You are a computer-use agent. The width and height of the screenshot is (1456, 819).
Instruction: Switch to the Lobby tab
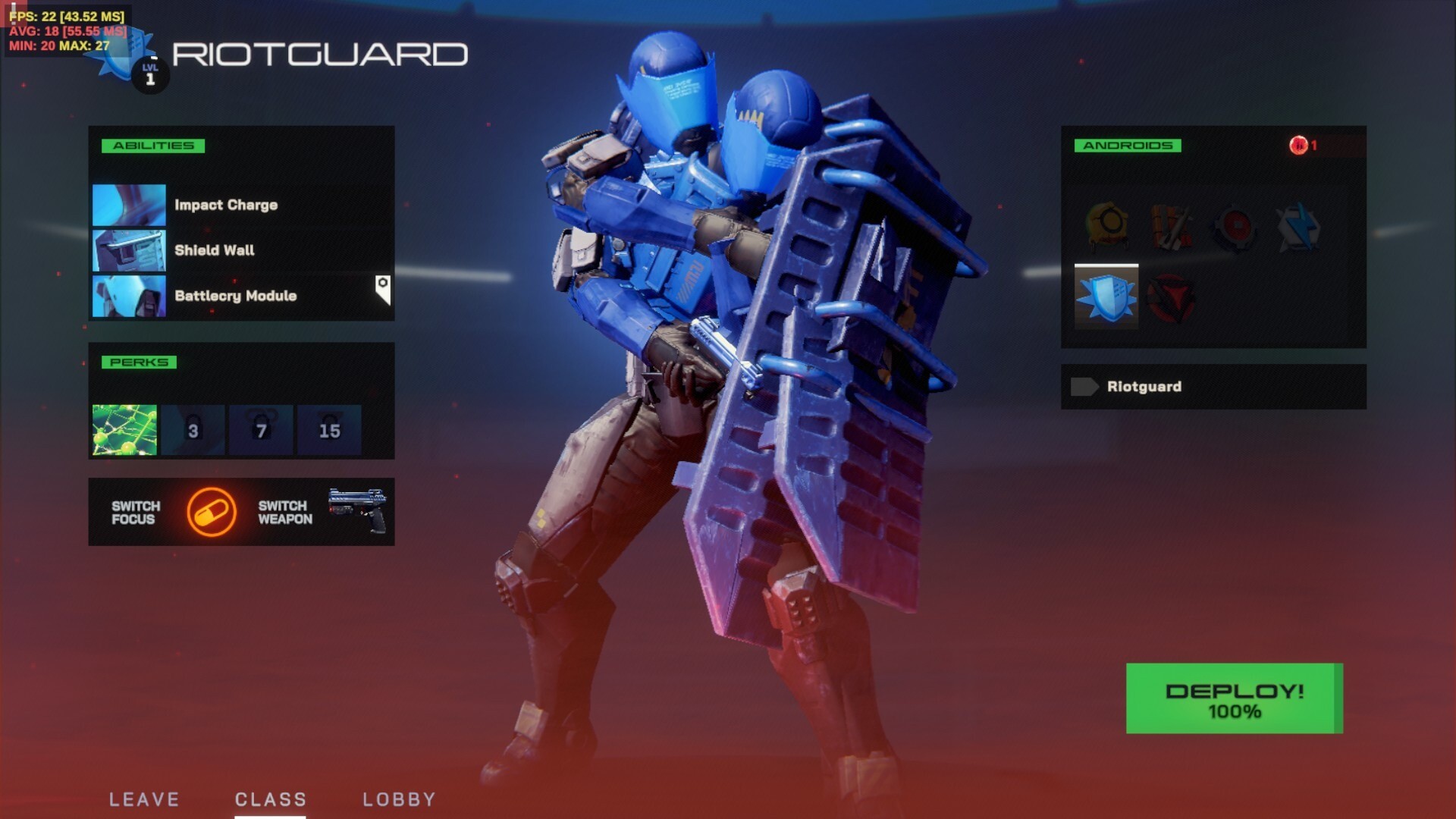(399, 799)
